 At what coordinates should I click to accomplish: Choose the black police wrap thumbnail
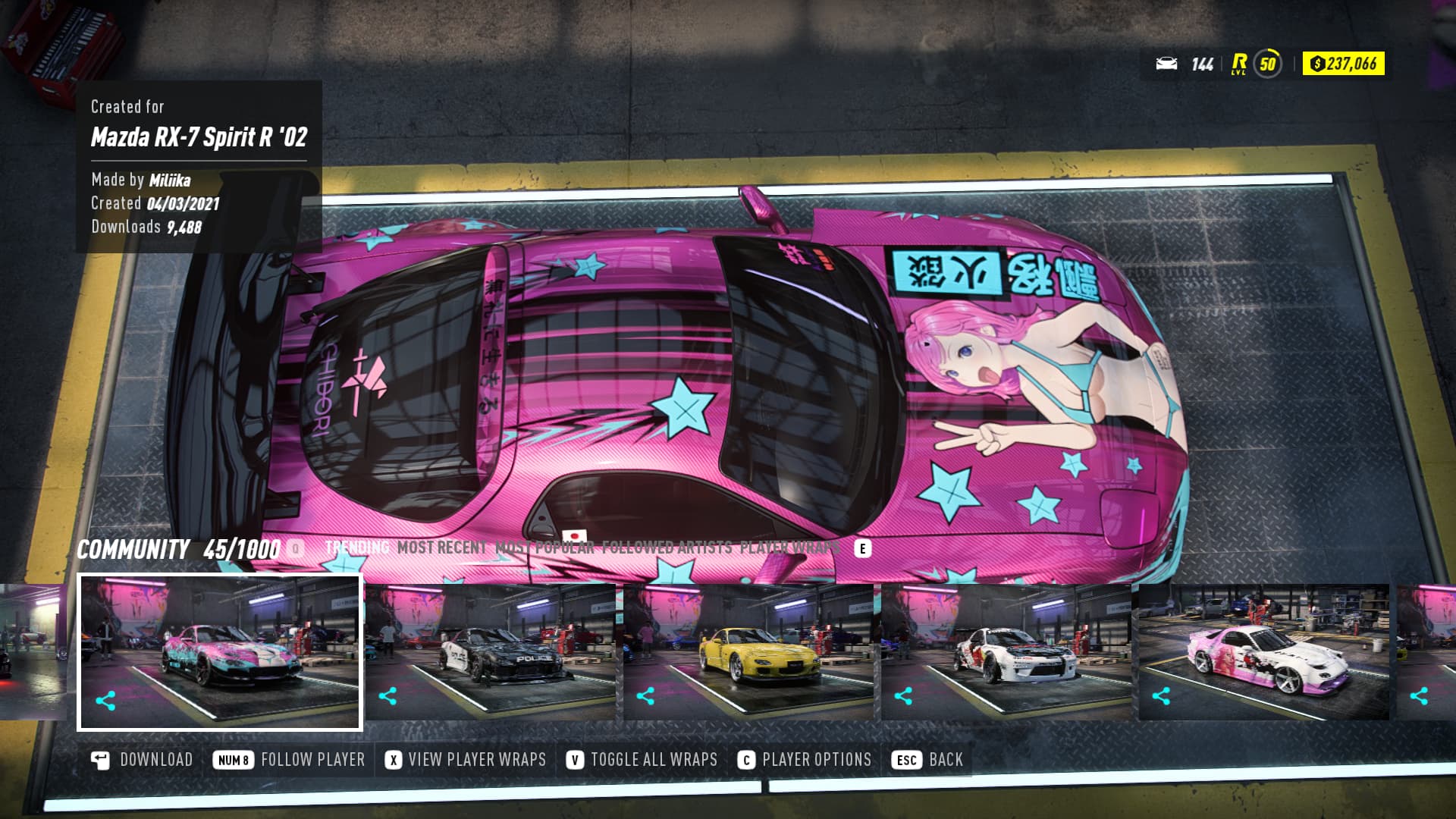(x=491, y=652)
